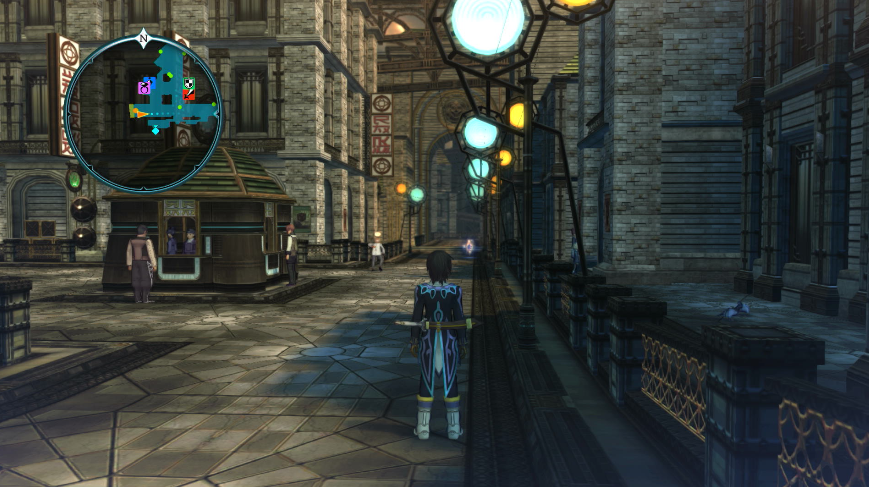
Task: Select the red sword shop marker on minimap
Action: click(x=189, y=96)
